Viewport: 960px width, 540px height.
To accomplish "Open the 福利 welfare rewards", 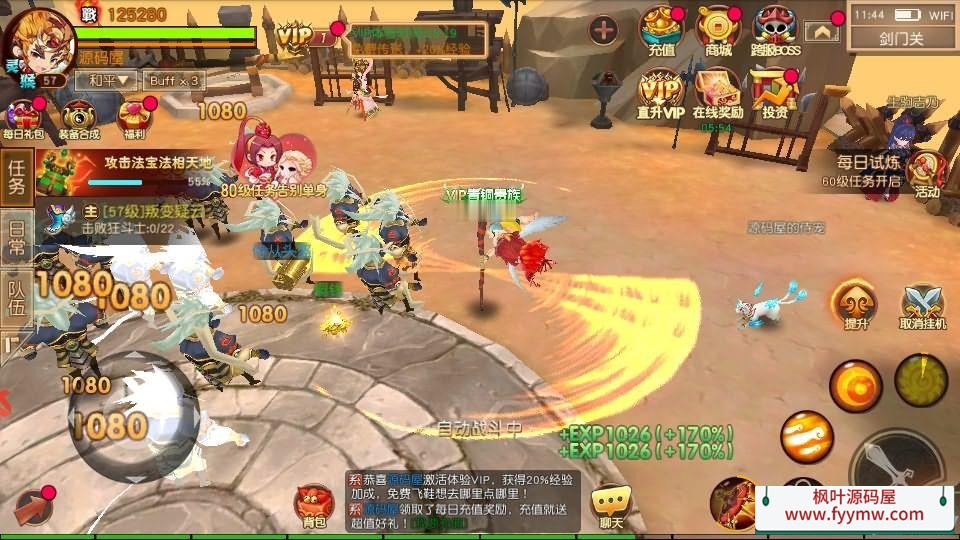I will [x=133, y=118].
